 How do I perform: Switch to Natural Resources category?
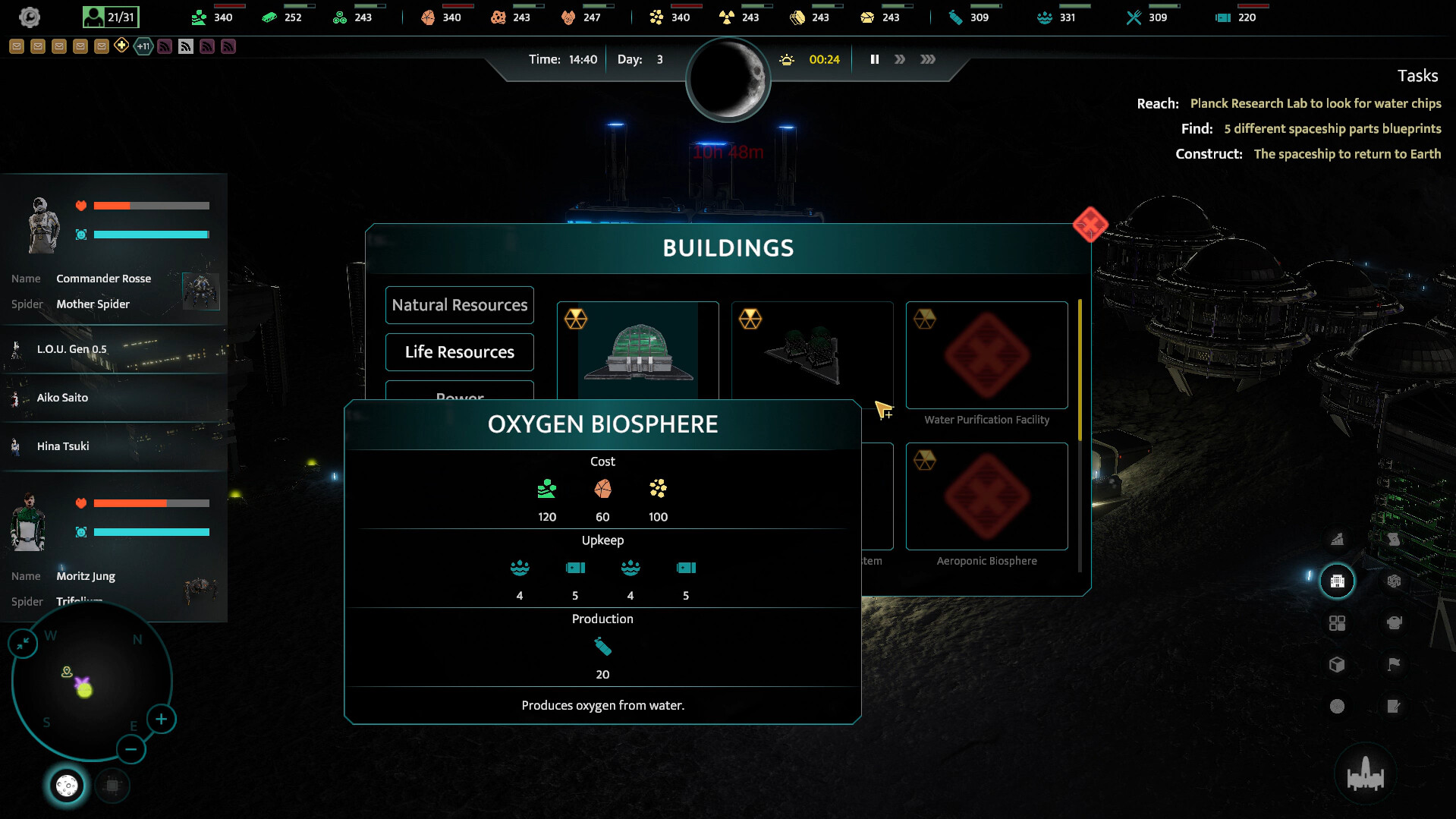tap(459, 305)
